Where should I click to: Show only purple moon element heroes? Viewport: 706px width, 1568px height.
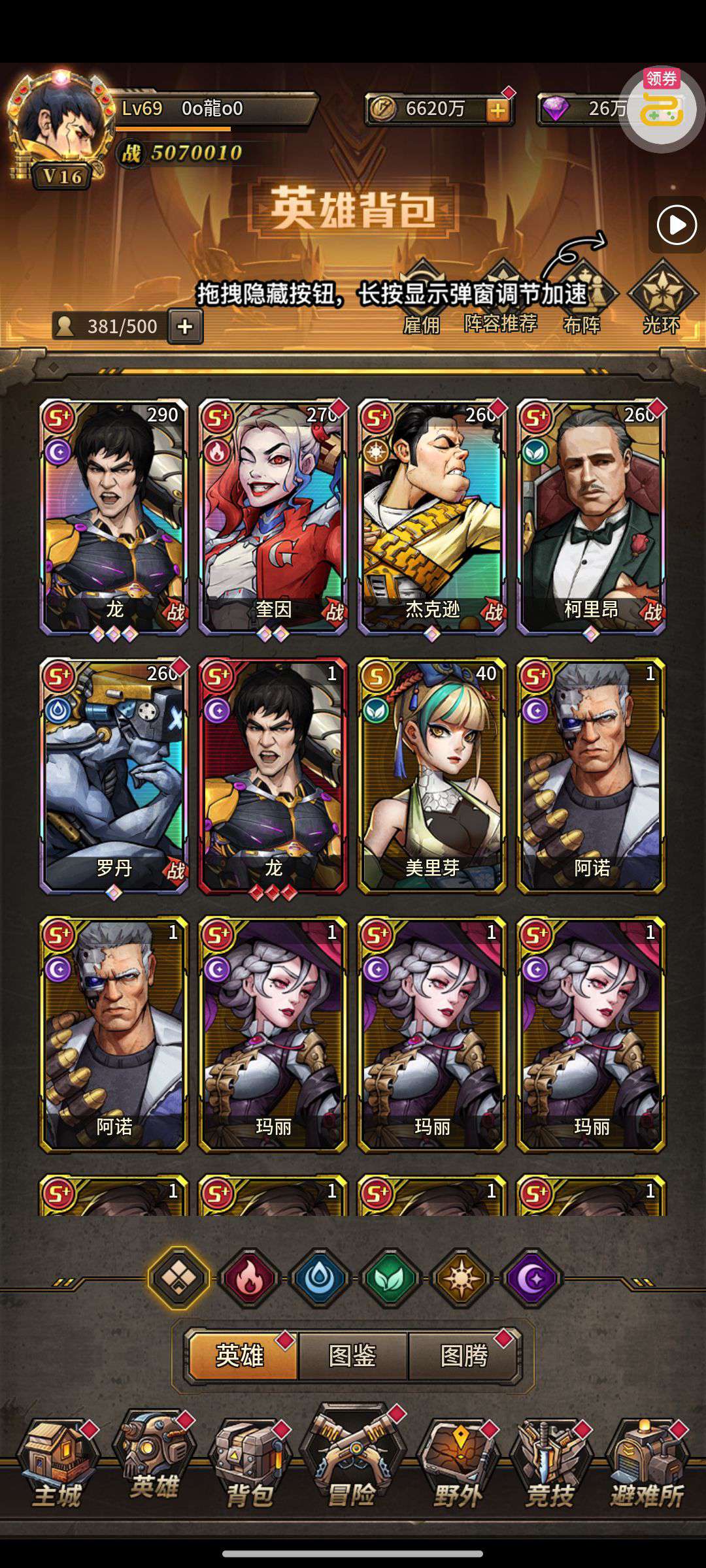531,1278
